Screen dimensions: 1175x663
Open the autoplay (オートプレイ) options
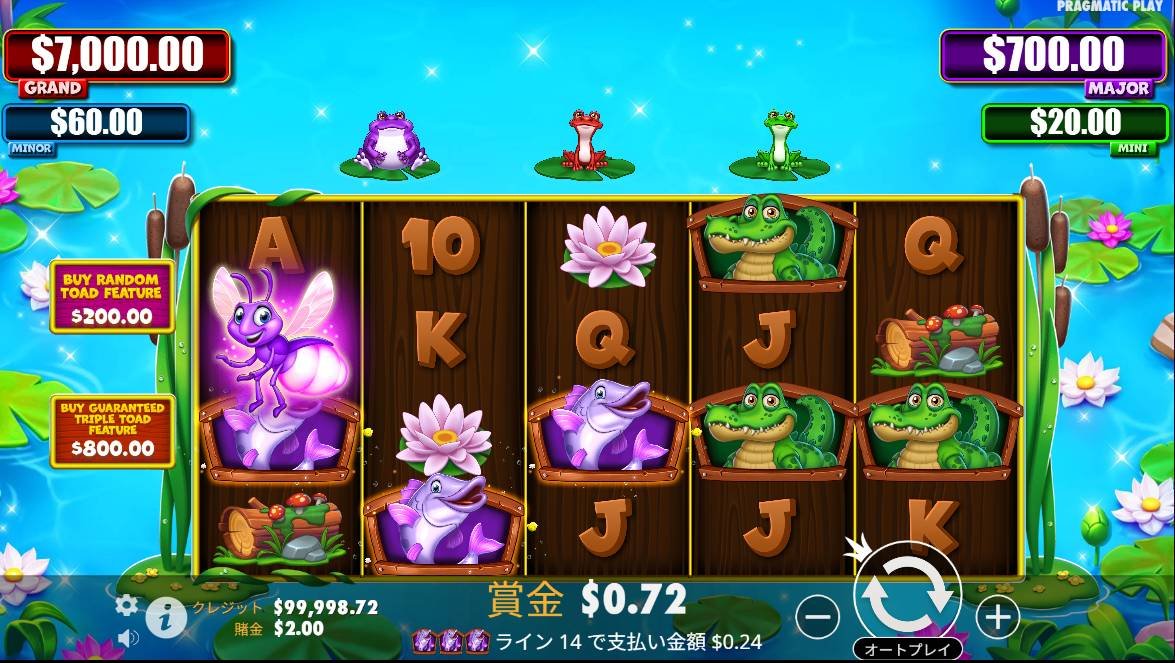coord(907,649)
